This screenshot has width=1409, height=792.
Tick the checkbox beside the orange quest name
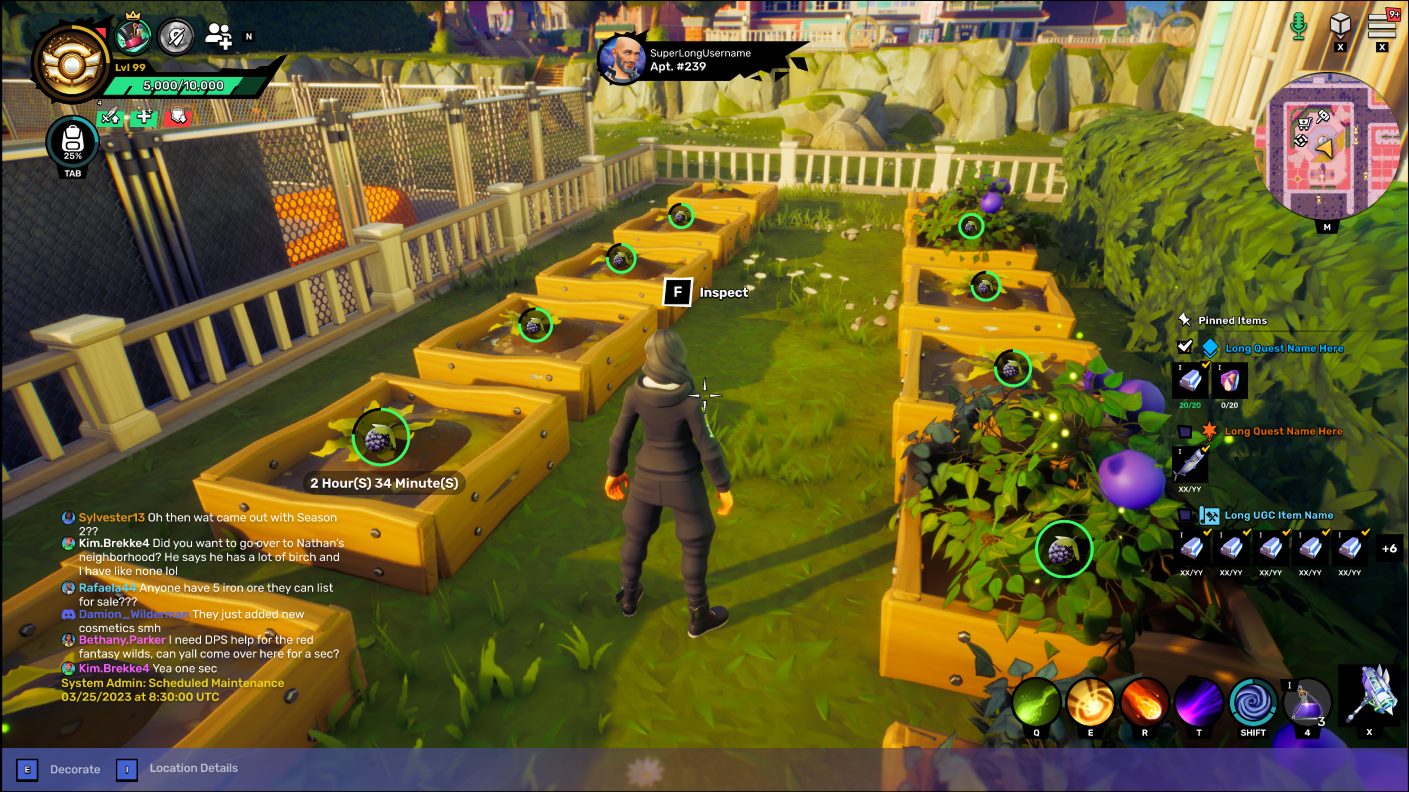click(1185, 431)
